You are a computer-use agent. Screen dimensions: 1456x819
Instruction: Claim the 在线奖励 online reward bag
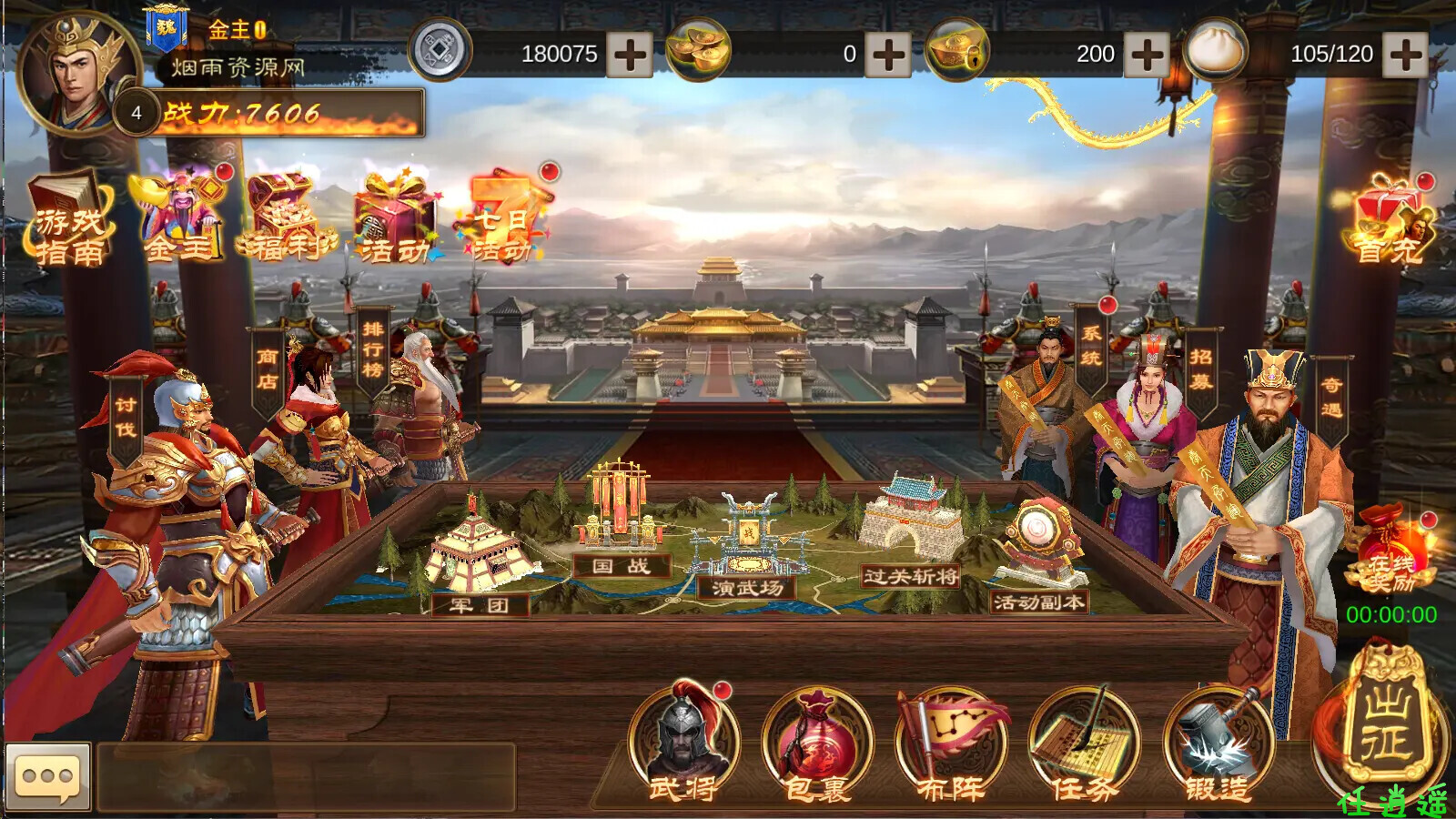point(1390,551)
